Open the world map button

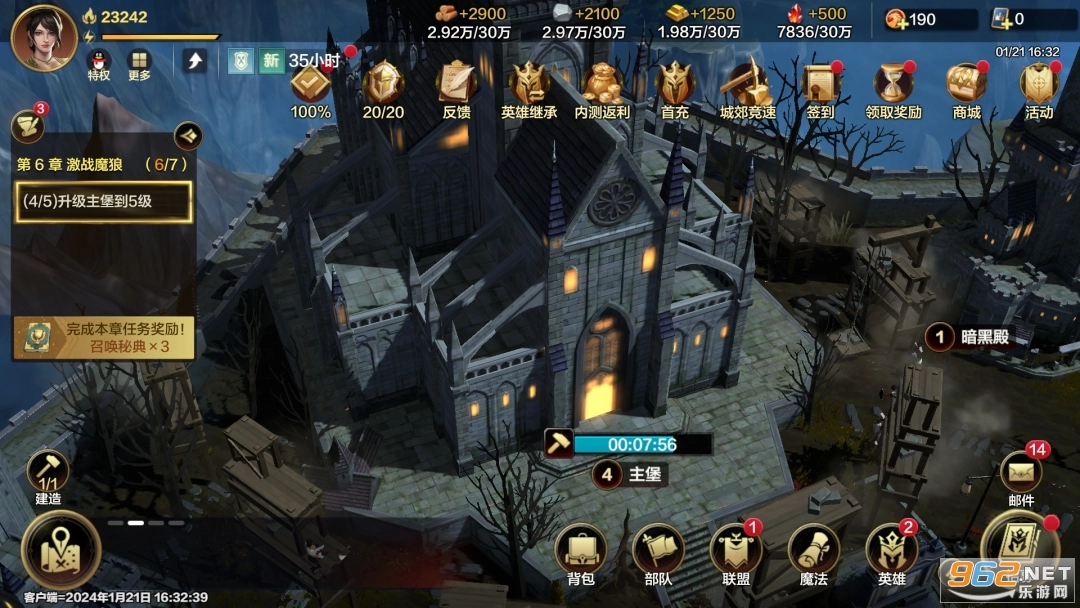coord(60,549)
